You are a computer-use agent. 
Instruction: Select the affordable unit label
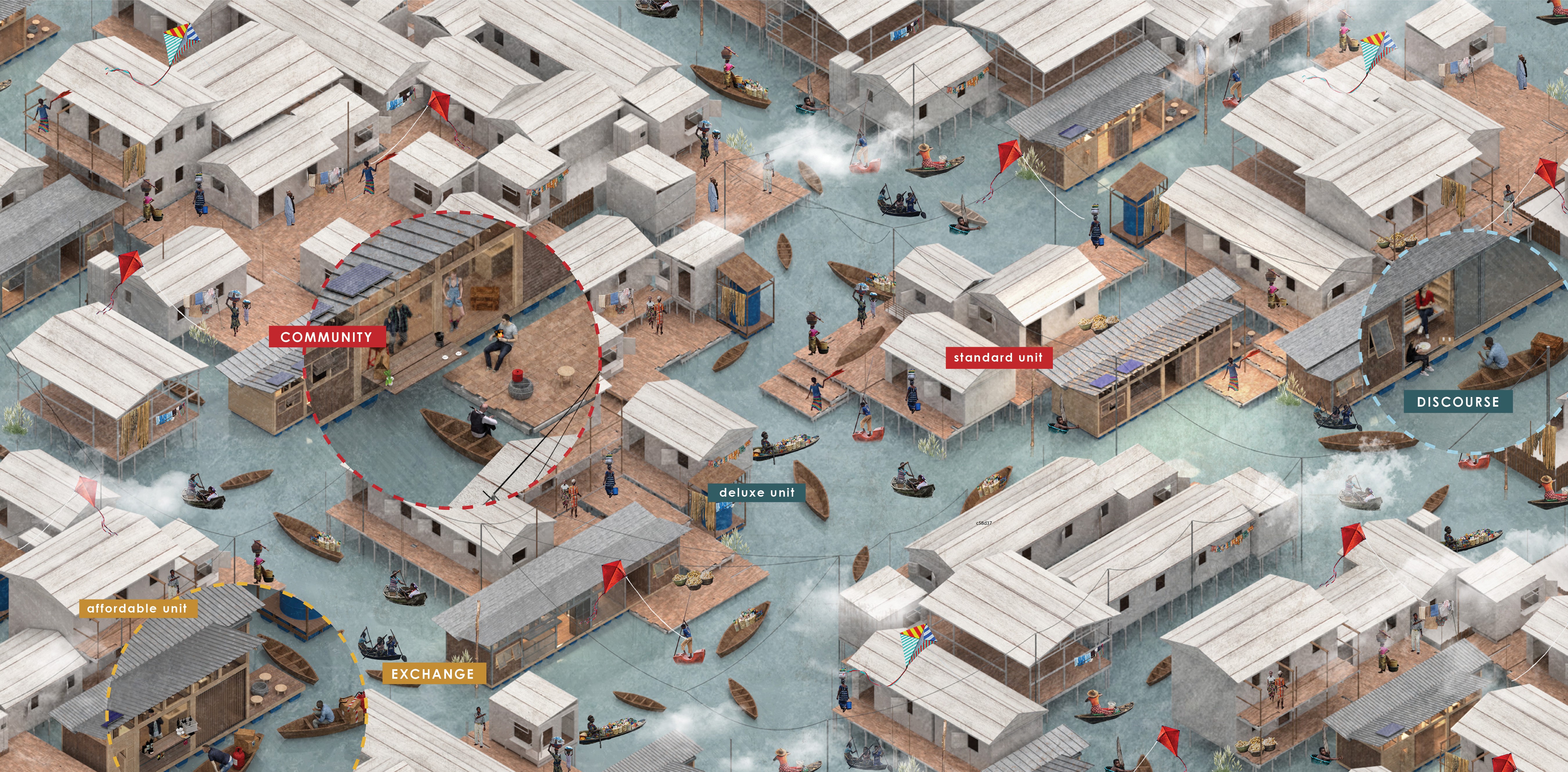pos(138,608)
